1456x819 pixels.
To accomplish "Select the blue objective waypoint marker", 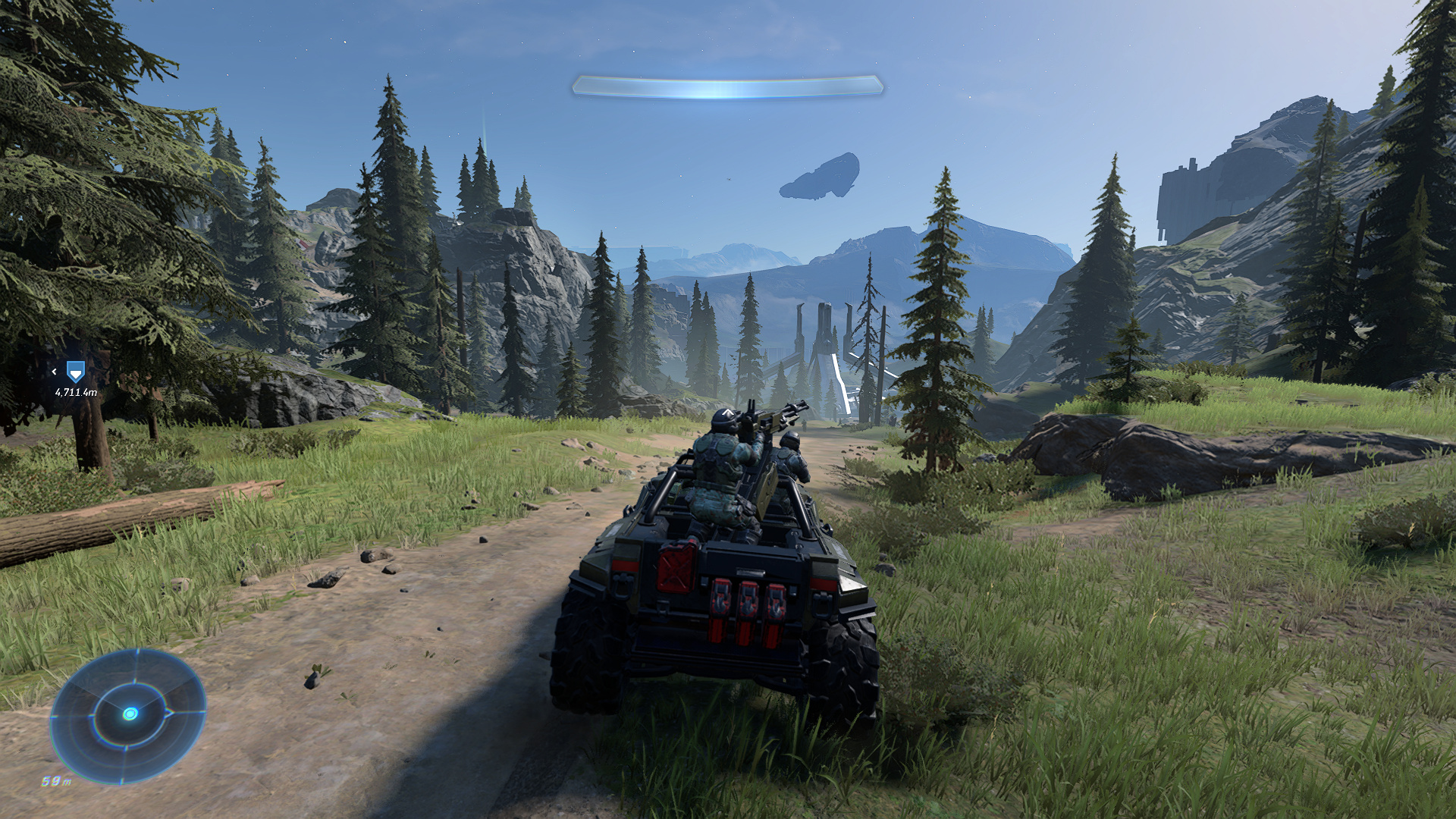I will 74,372.
